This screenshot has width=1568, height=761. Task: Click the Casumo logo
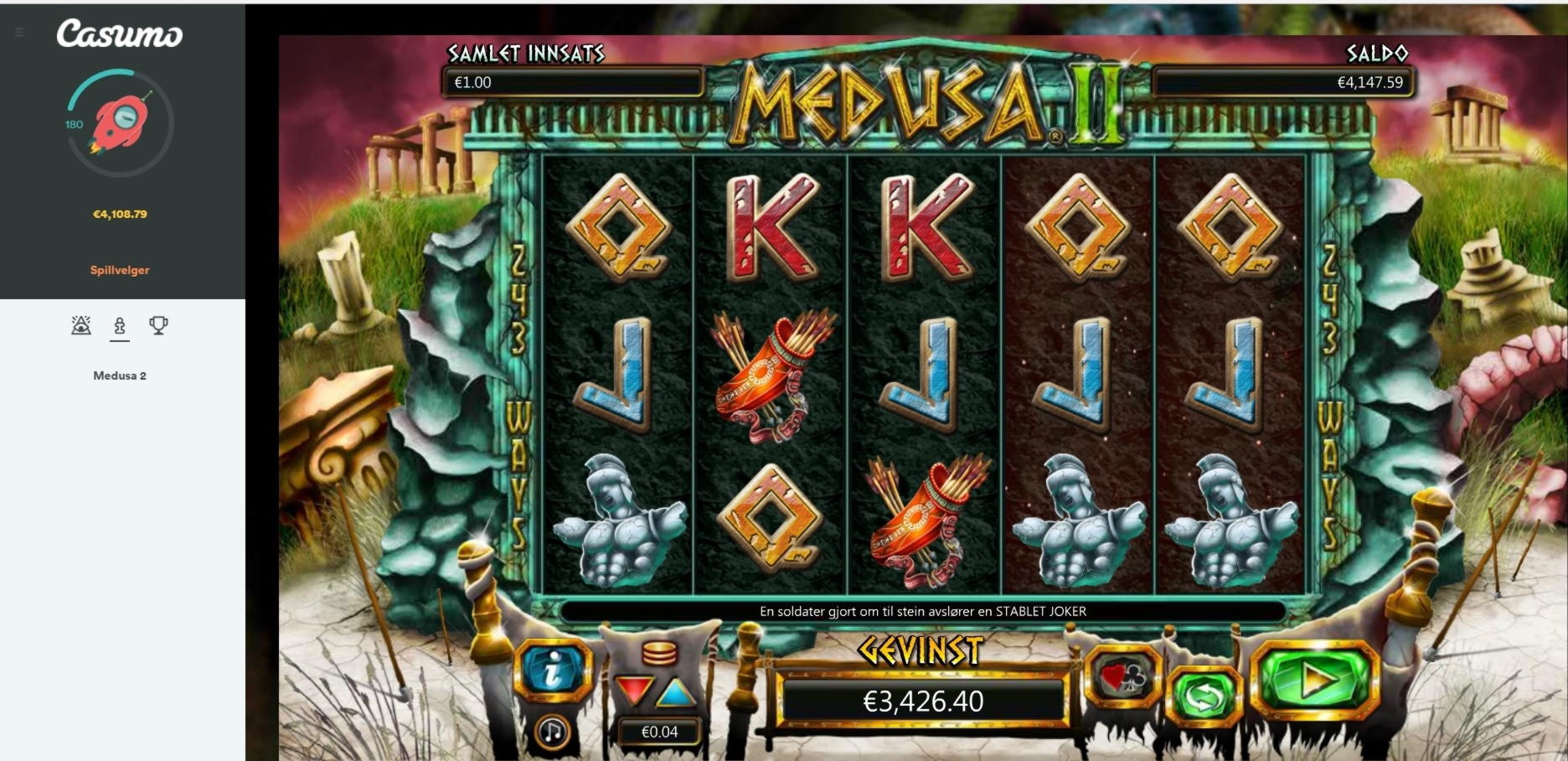pos(120,34)
